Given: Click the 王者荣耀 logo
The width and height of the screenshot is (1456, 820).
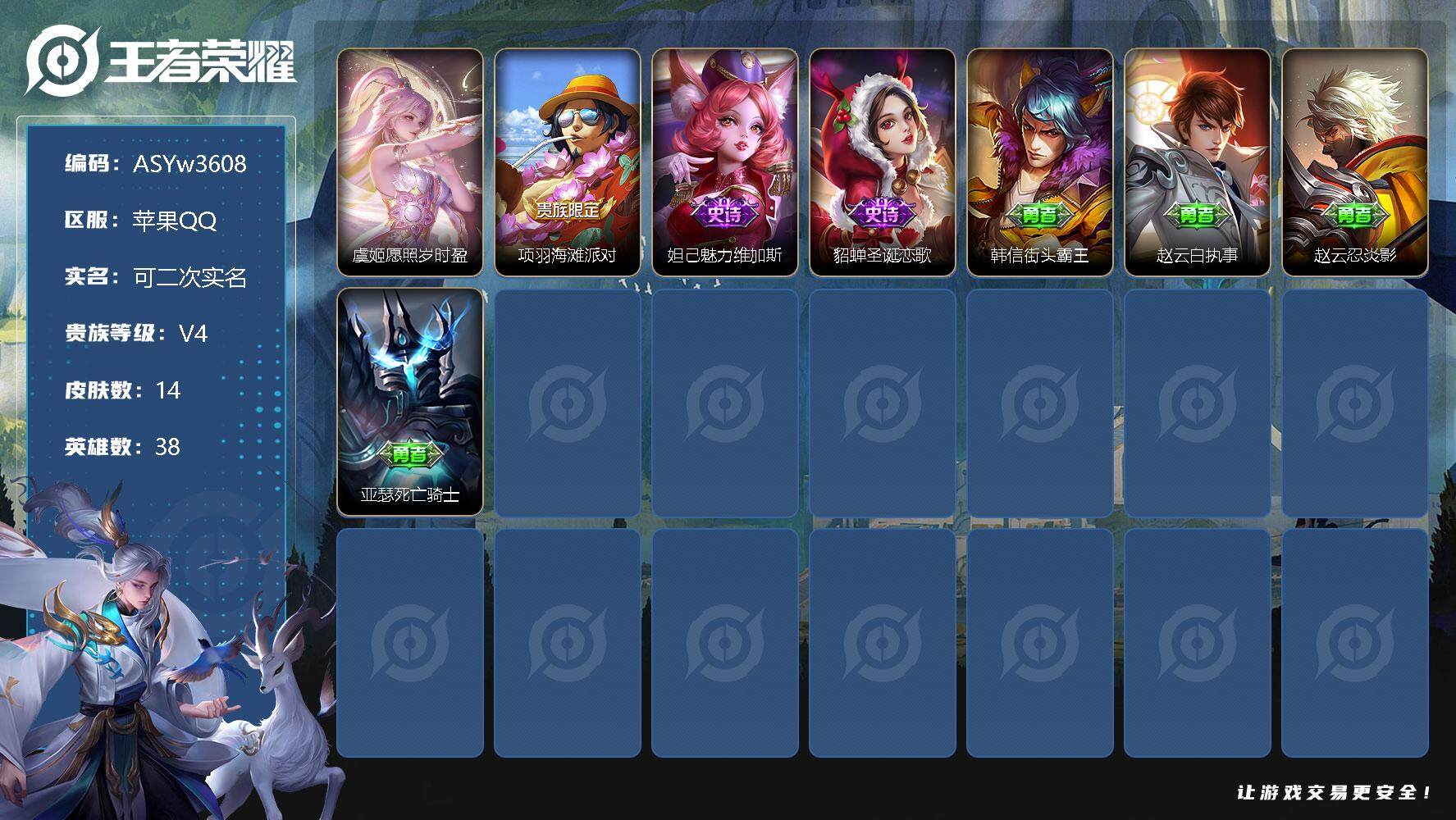Looking at the screenshot, I should [160, 61].
